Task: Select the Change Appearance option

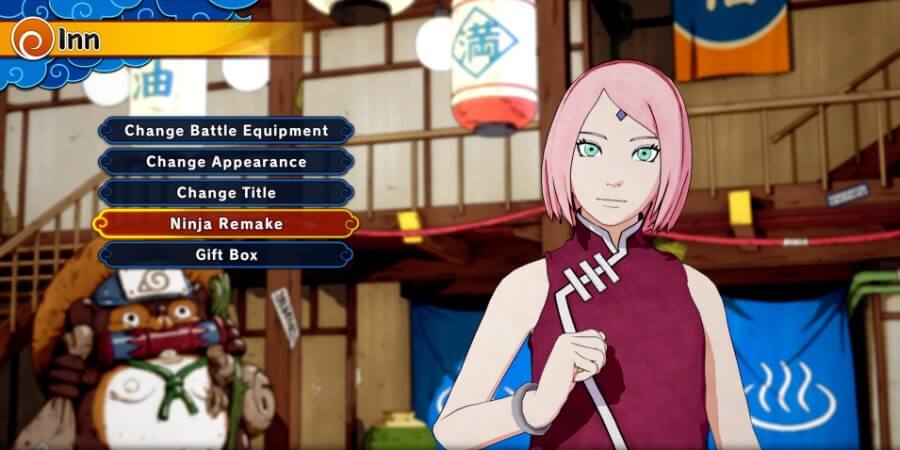Action: [226, 161]
